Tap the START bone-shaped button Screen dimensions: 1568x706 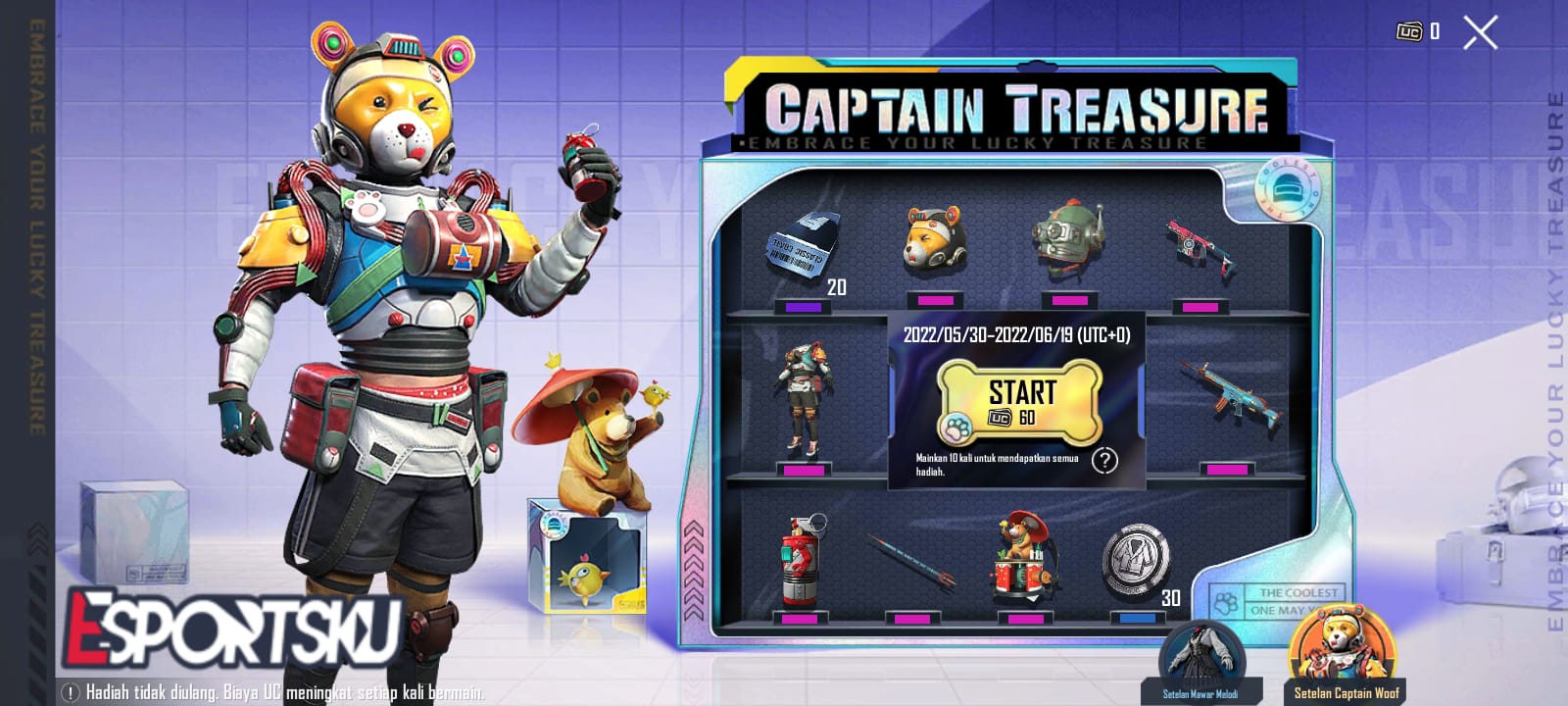pyautogui.click(x=1019, y=402)
